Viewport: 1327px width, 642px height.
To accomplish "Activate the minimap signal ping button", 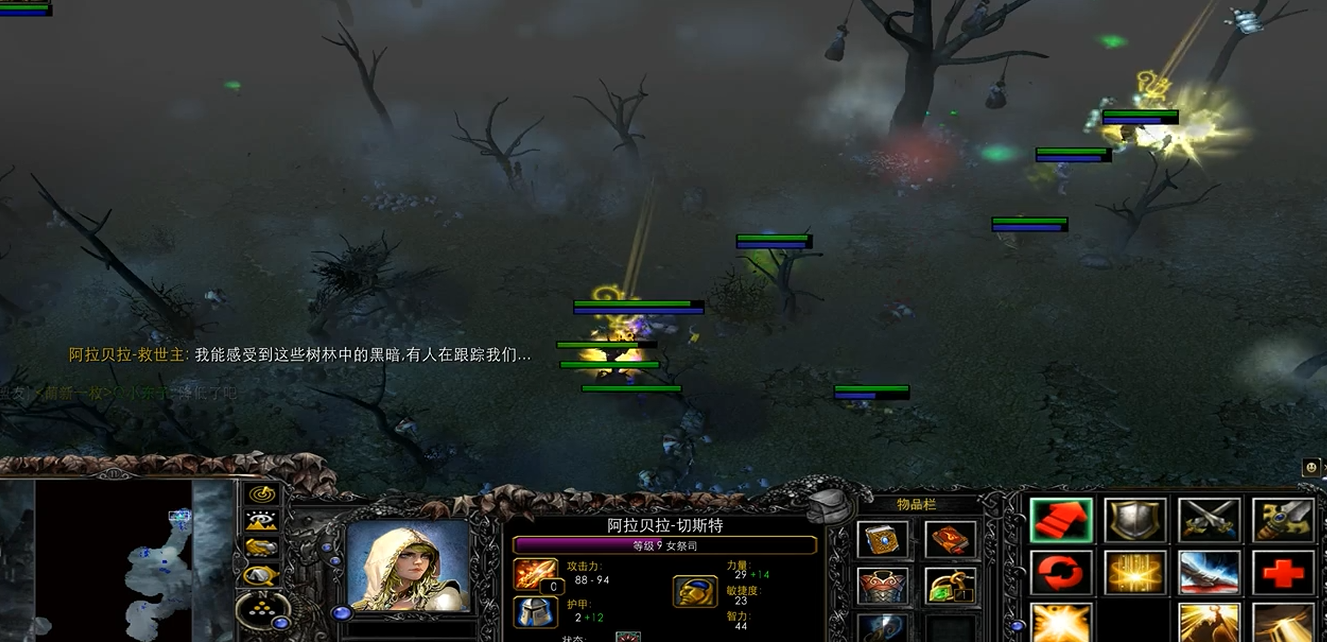I will [262, 494].
